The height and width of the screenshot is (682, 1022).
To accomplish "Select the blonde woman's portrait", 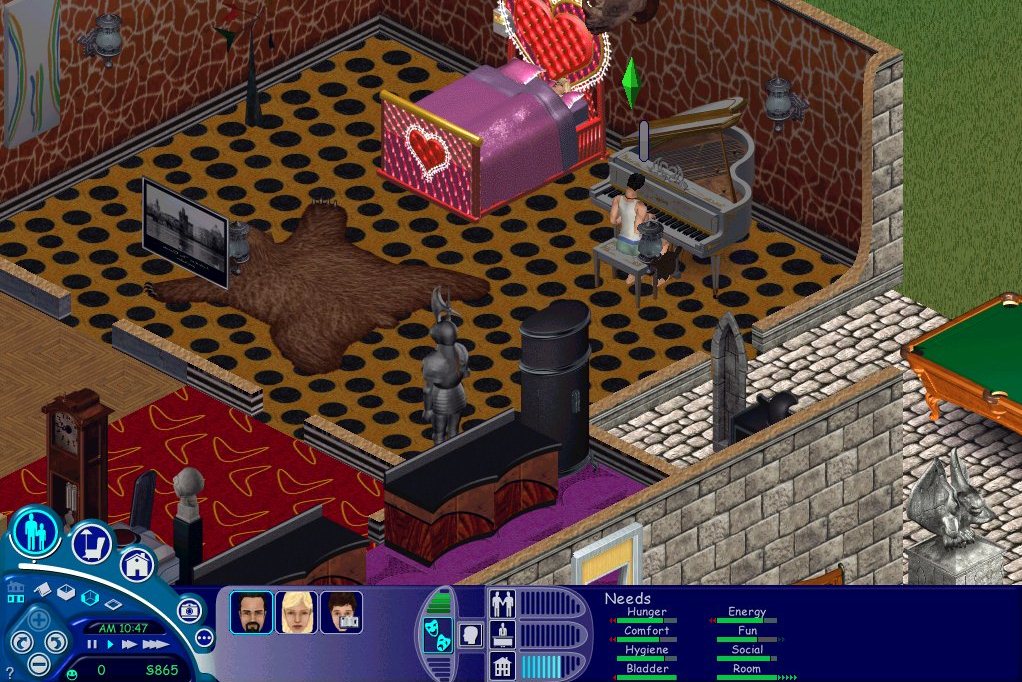I will click(x=297, y=612).
